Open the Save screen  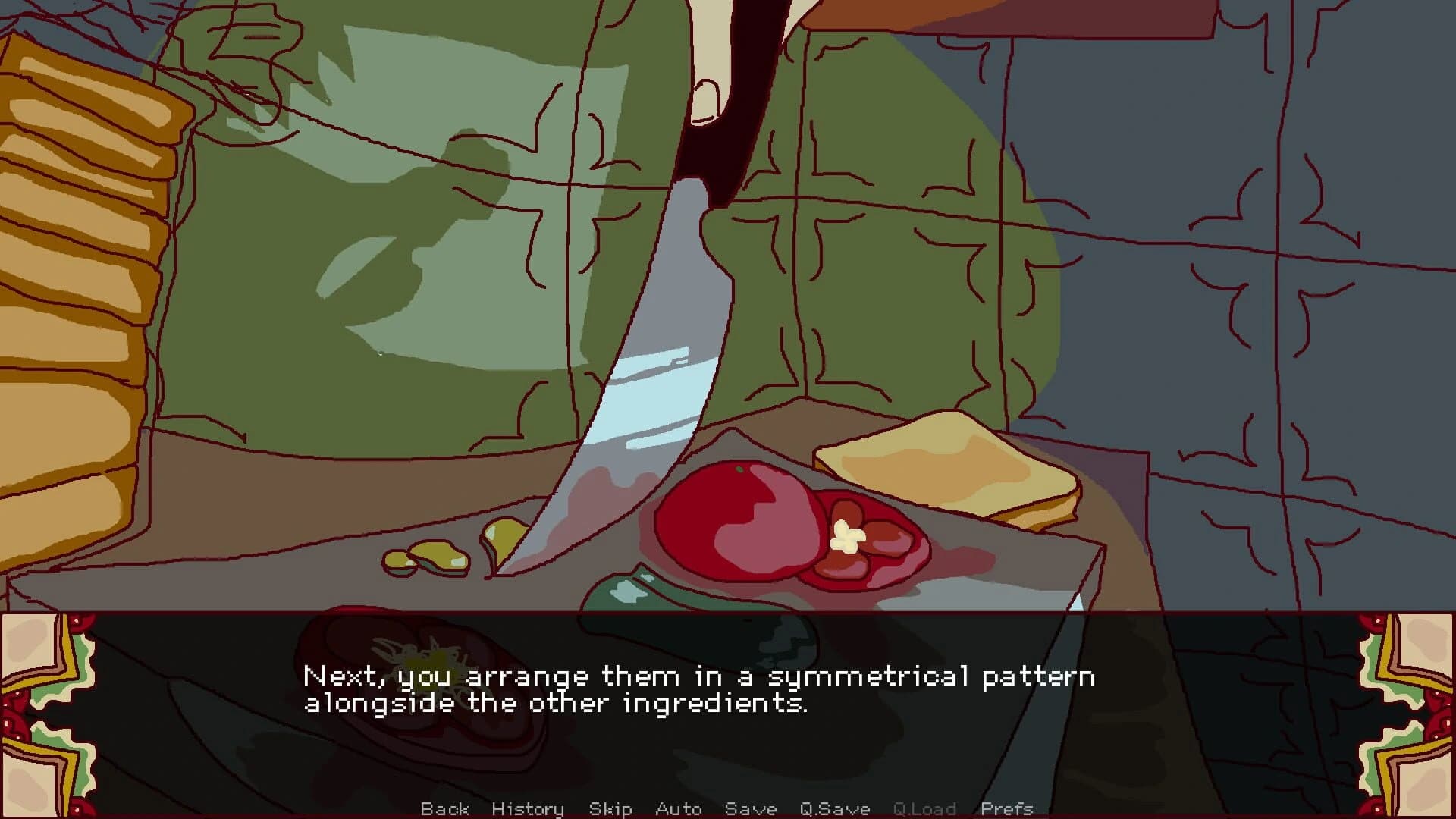[751, 809]
